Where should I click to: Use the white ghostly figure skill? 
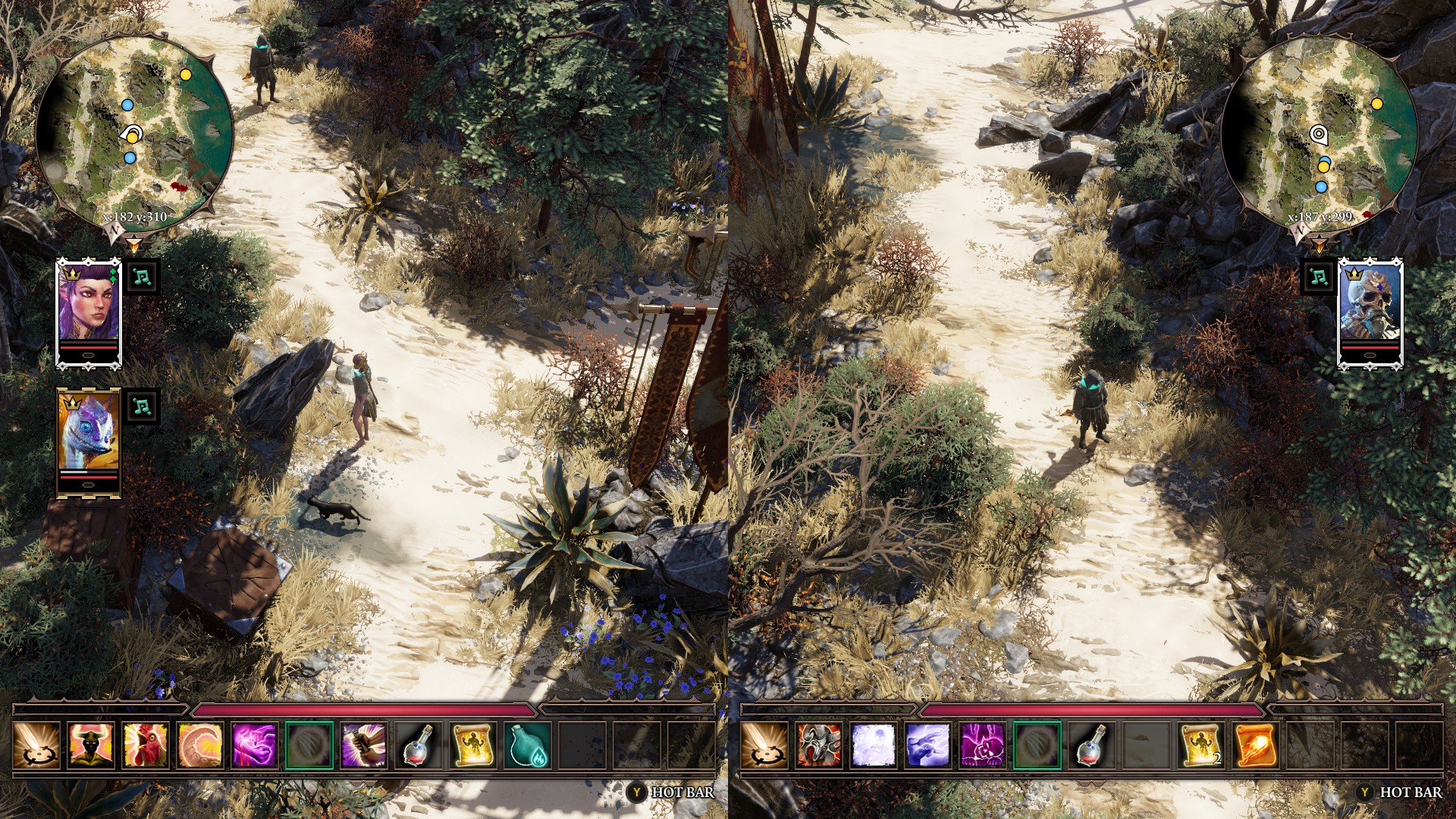tap(874, 745)
